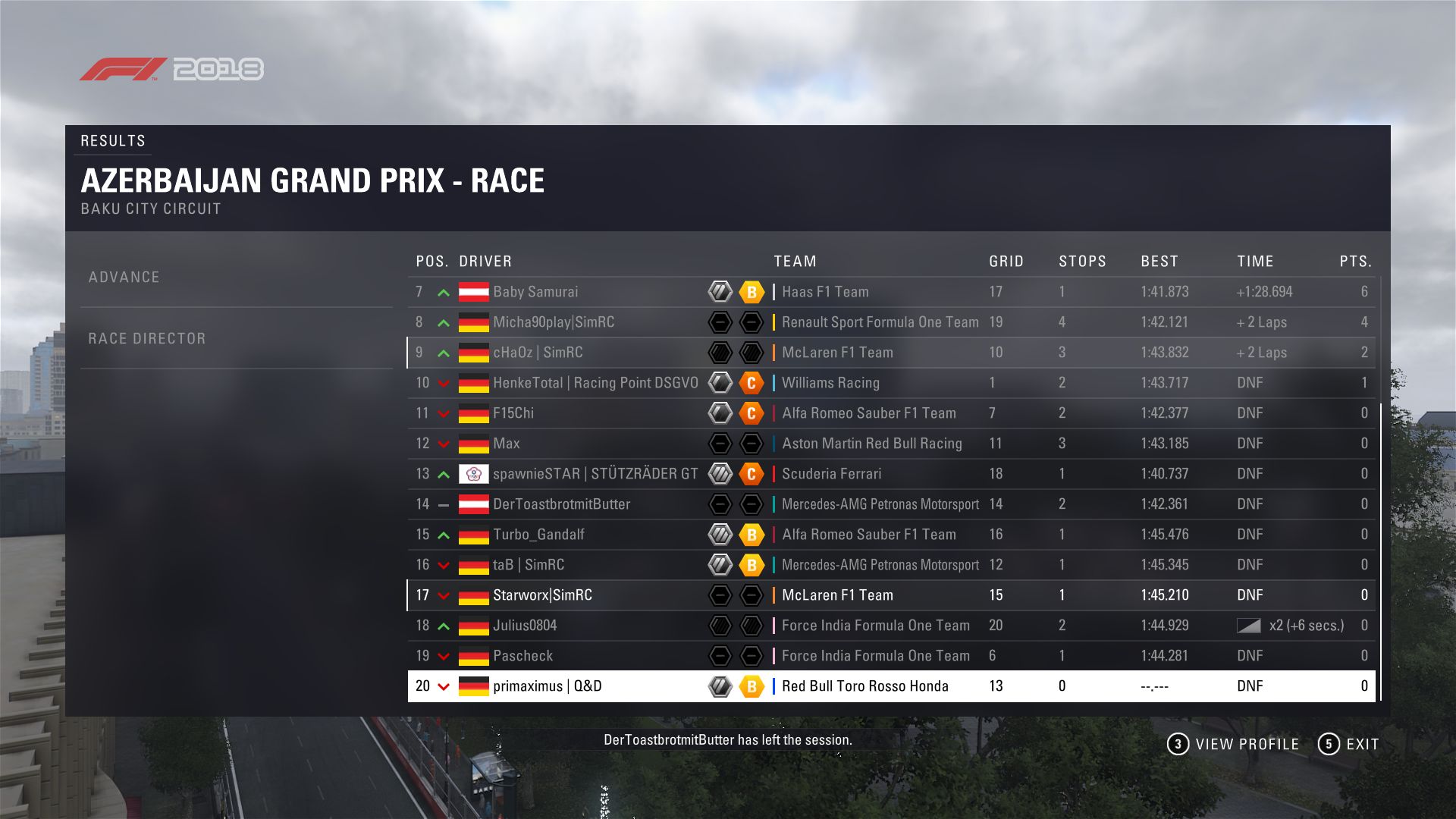Select HenkeTotal's Williams Racing row

point(595,383)
